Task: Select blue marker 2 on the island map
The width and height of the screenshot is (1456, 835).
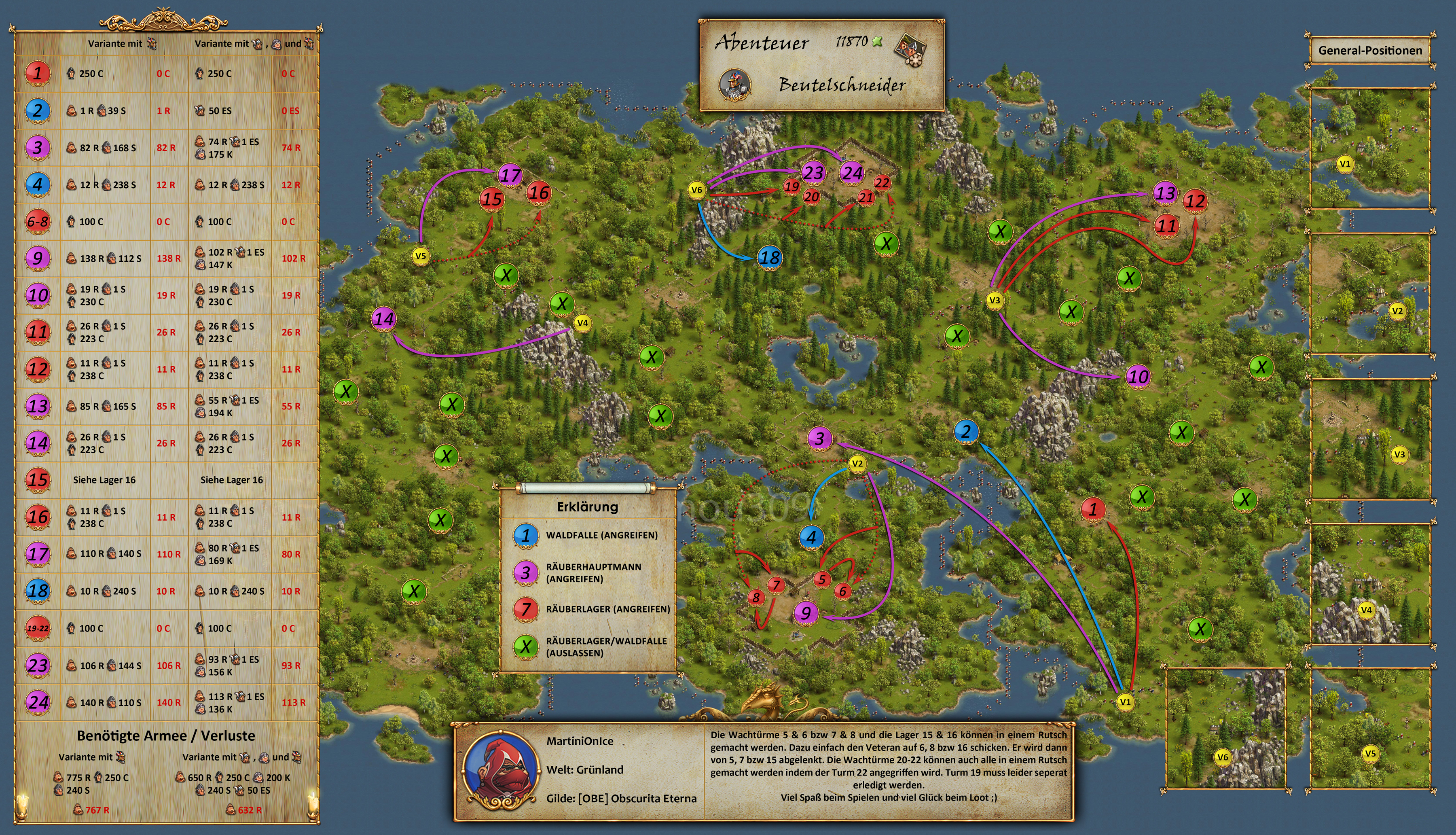Action: [x=966, y=431]
